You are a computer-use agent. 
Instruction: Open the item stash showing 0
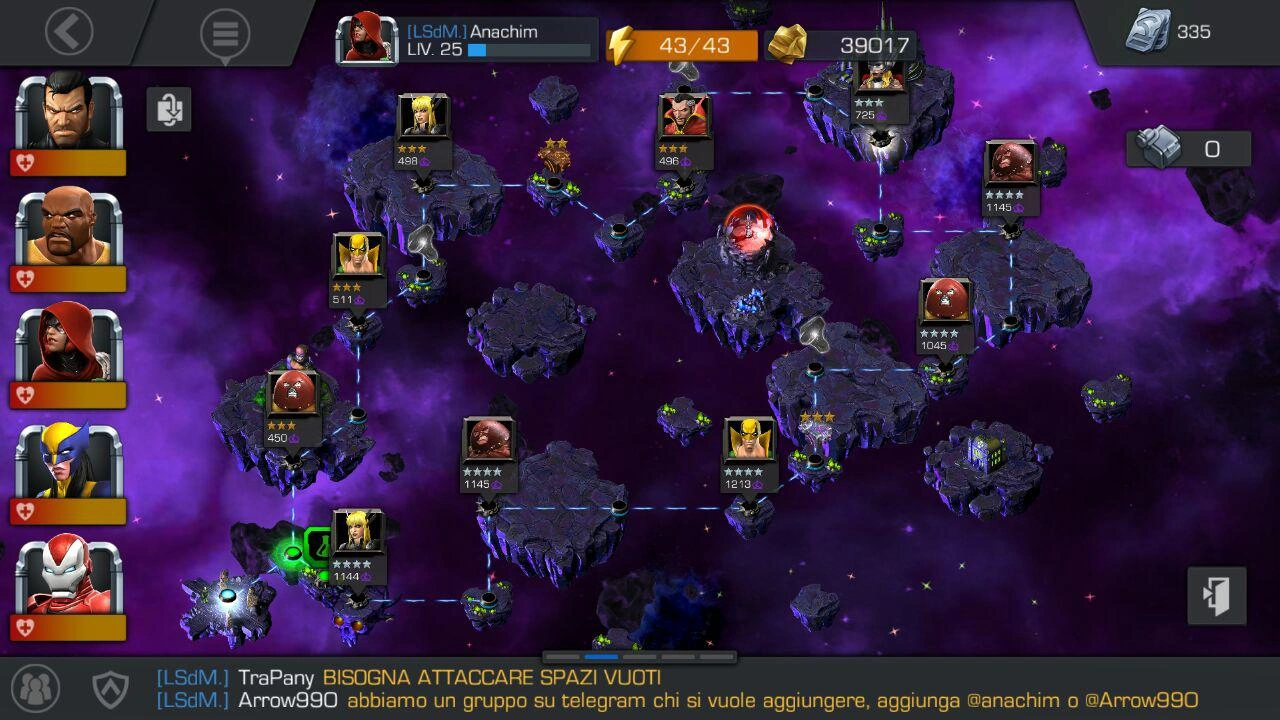(x=1188, y=149)
